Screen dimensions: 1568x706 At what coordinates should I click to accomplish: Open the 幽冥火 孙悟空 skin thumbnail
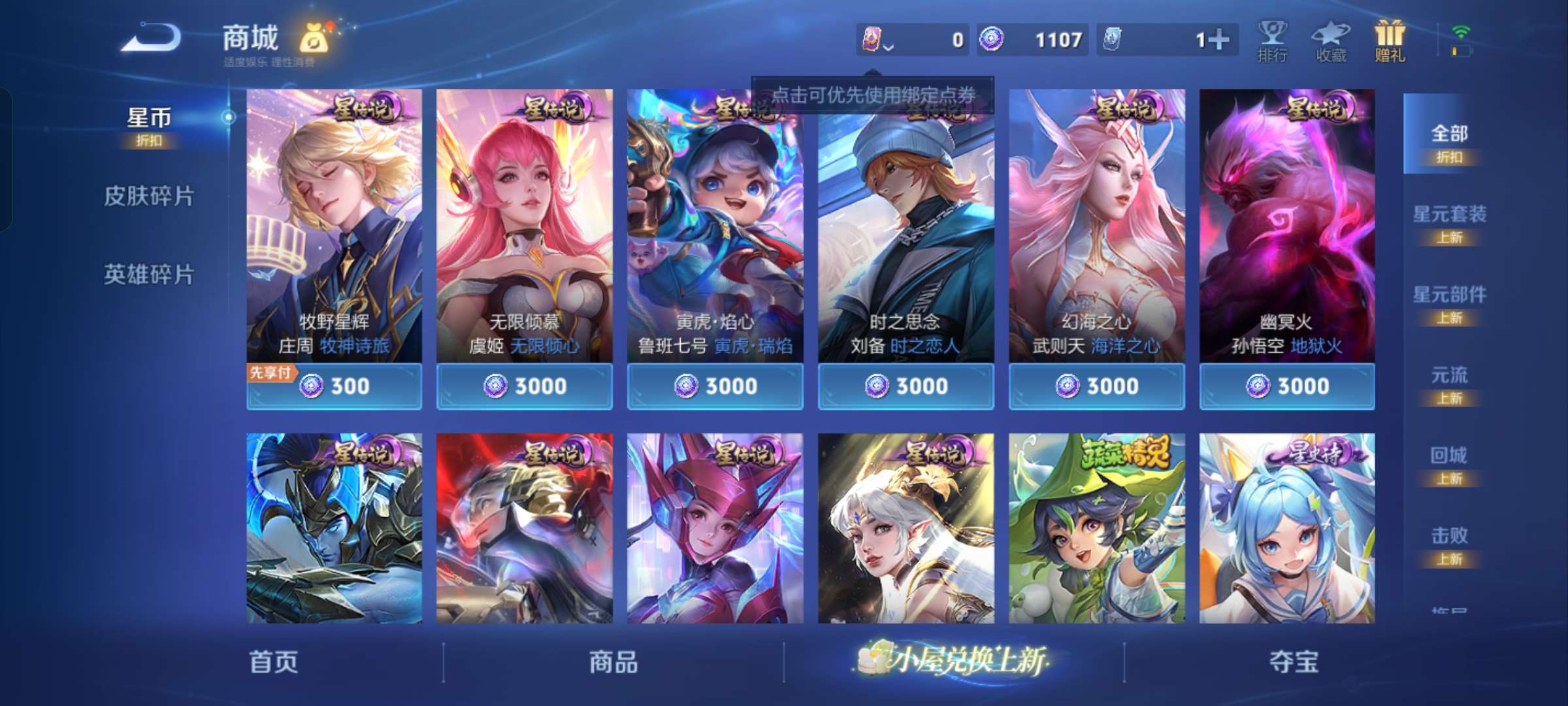point(1287,229)
